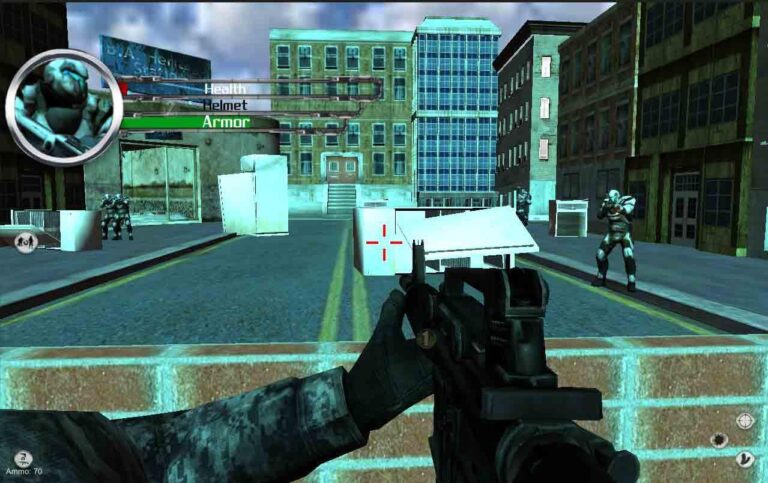Tap the two-soldiers swap icon
Viewport: 768px width, 483px height.
click(24, 240)
